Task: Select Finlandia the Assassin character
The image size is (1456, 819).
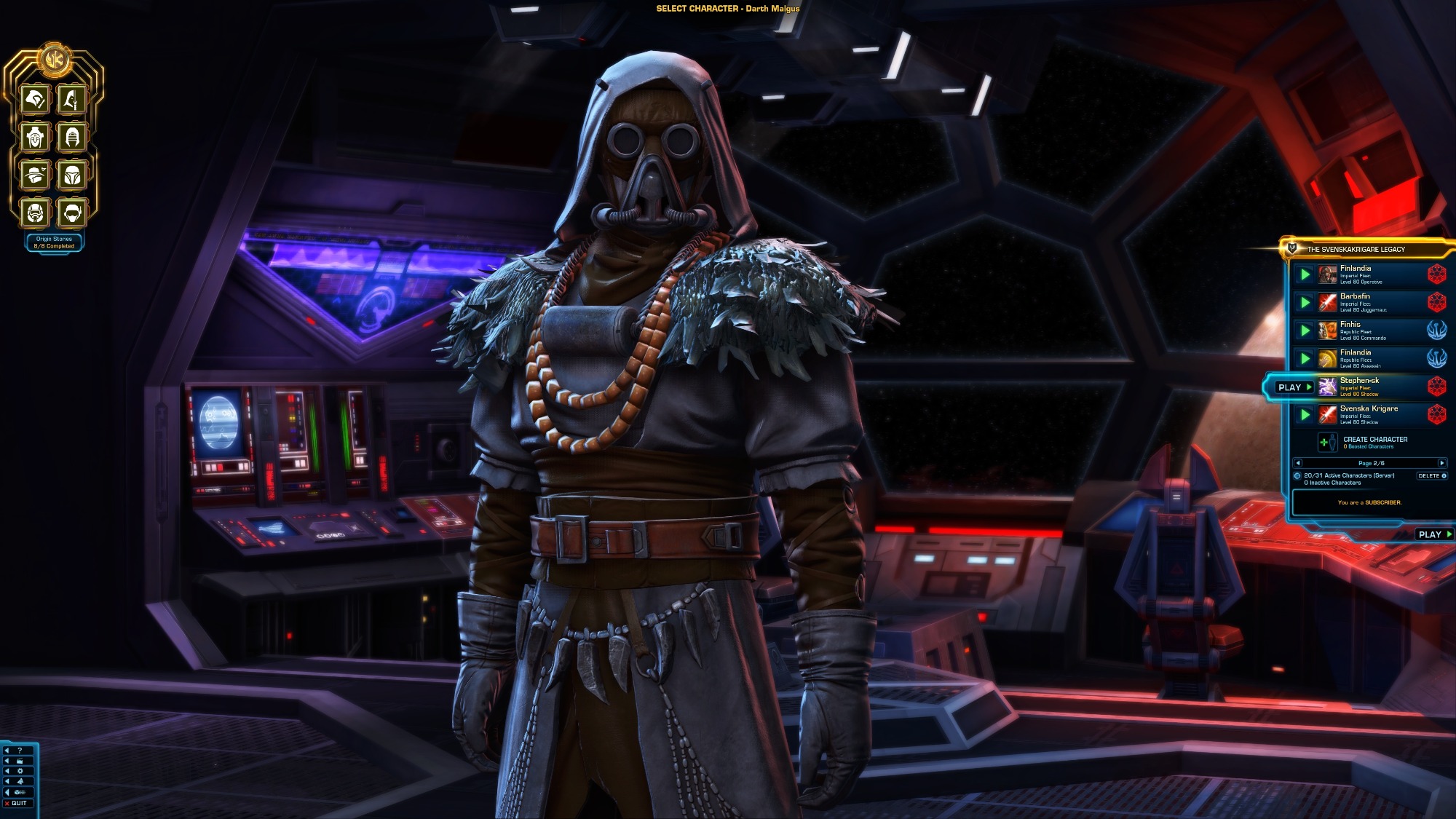Action: click(1369, 358)
